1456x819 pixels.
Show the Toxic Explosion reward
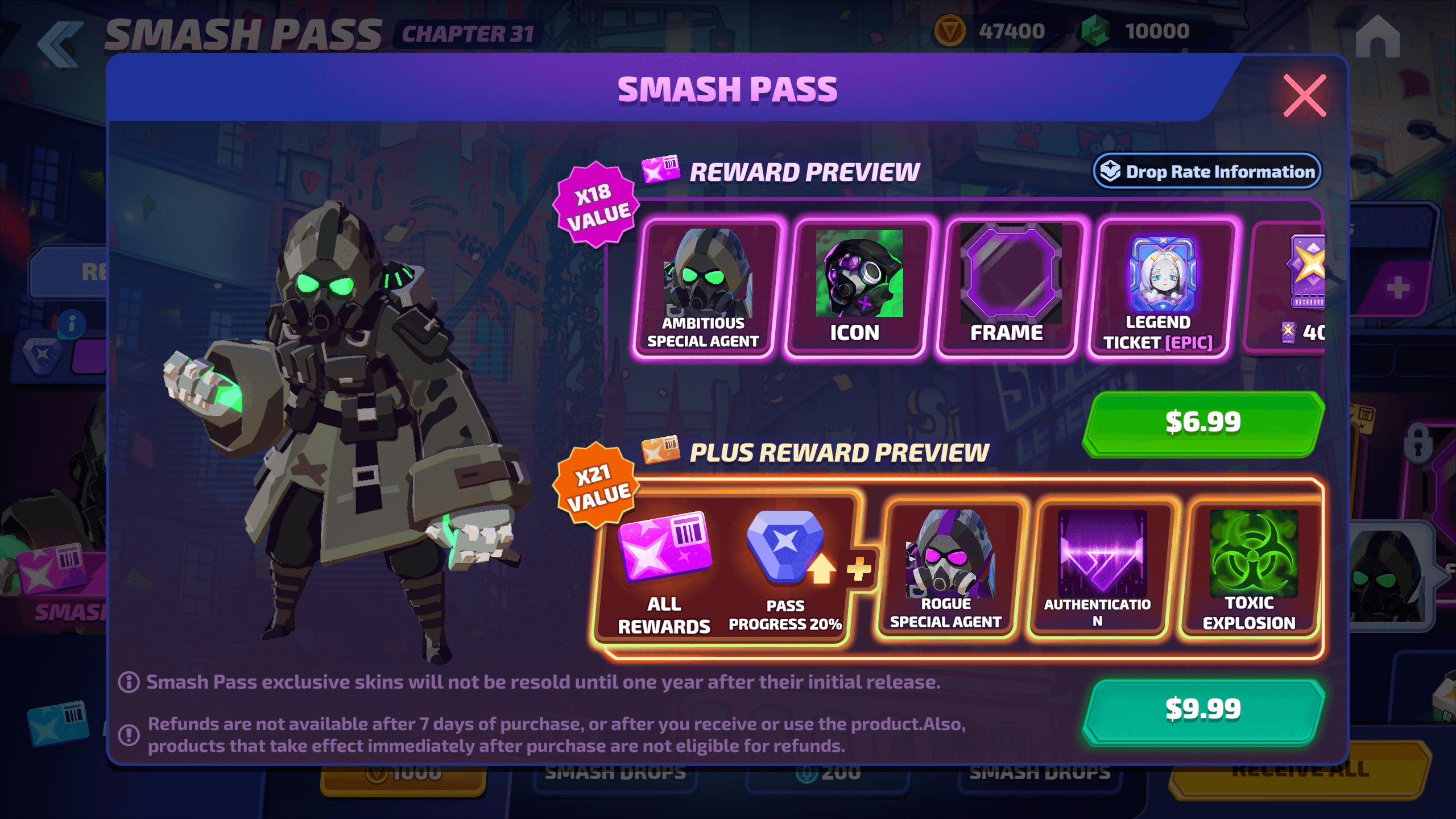point(1251,569)
